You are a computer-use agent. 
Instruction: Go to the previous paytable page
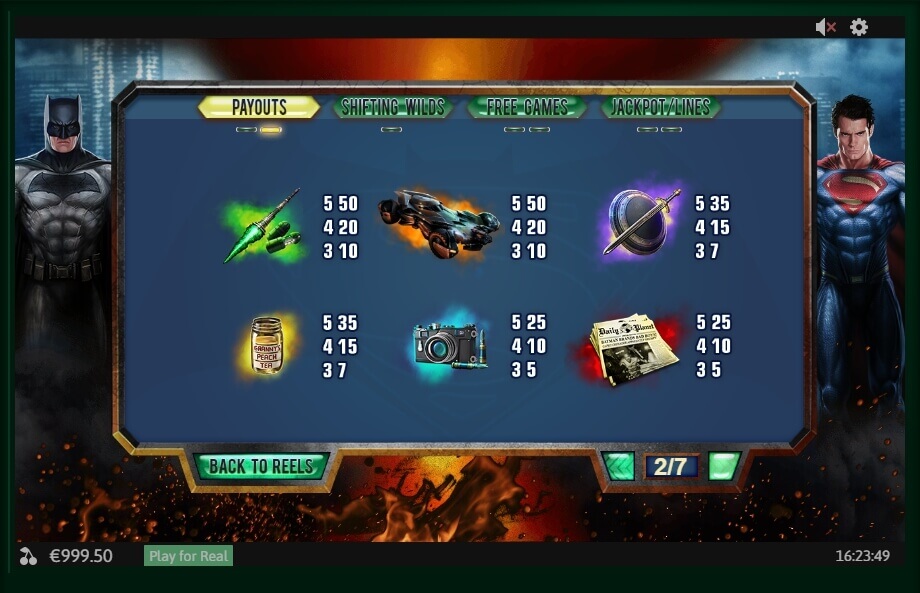coord(619,466)
